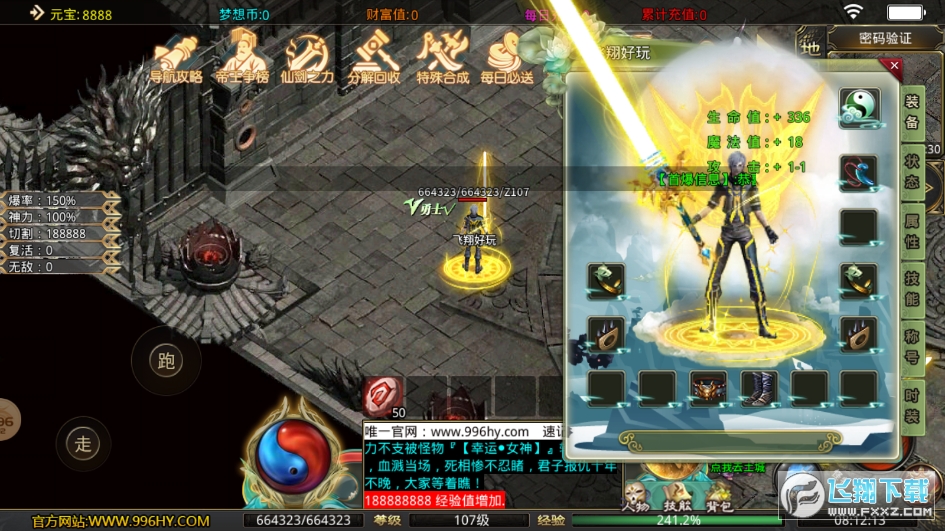Switch to the 称号 titles tab
945x531 pixels.
911,348
